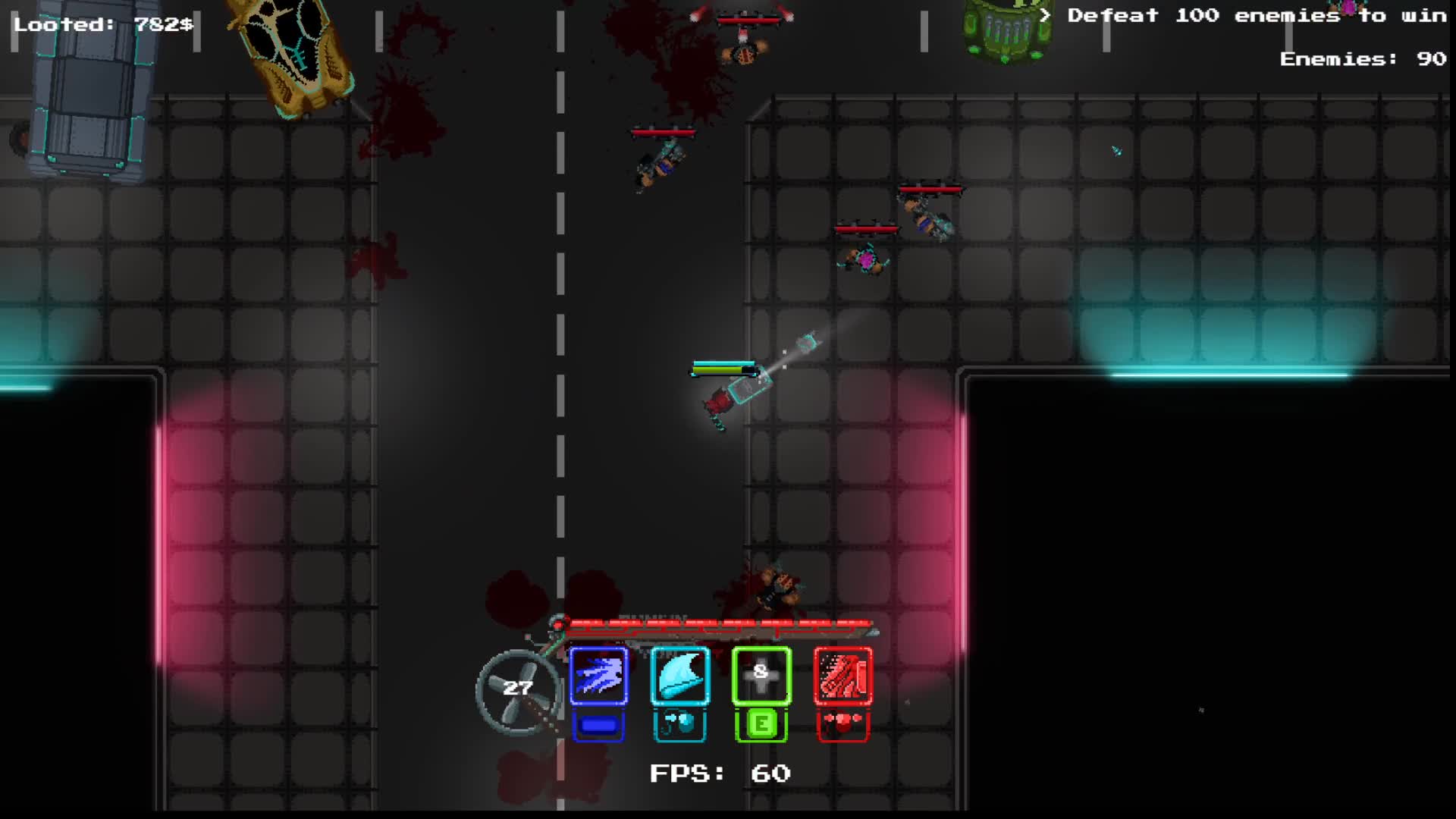This screenshot has height=819, width=1456.
Task: Toggle the green E key prompt
Action: (761, 724)
